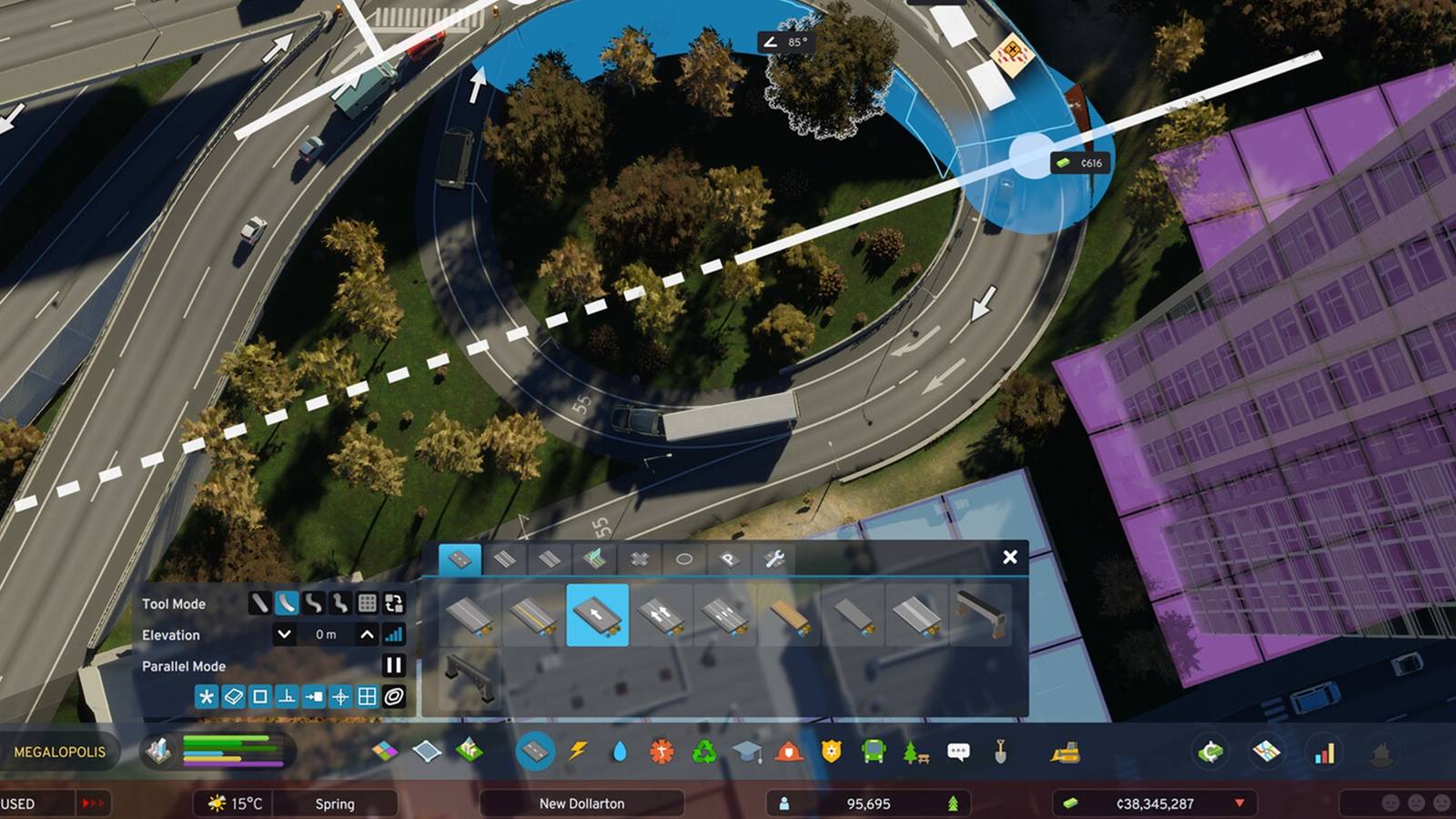Raise the road Elevation with the up chevron
This screenshot has height=819, width=1456.
367,634
